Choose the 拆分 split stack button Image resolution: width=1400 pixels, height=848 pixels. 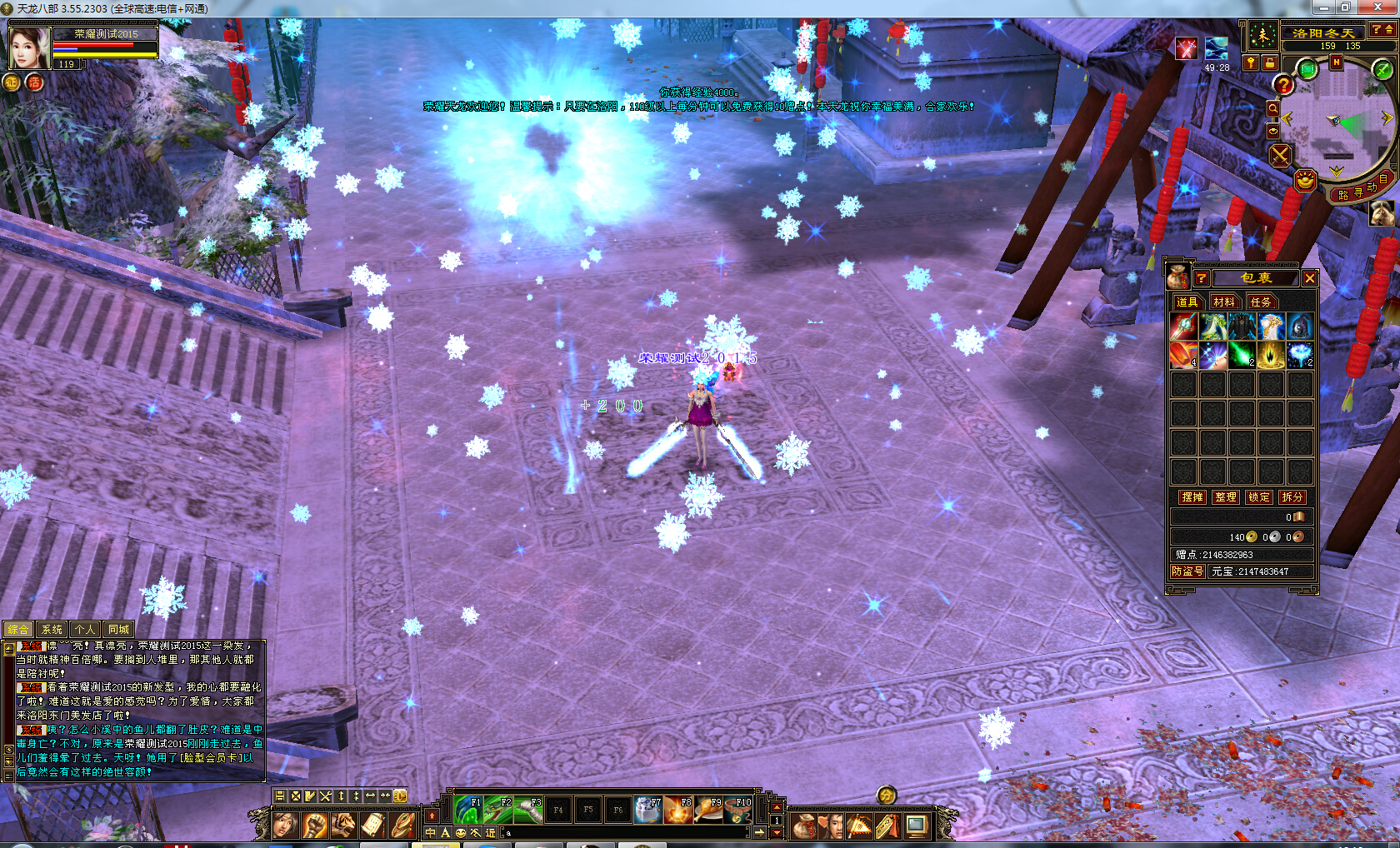coord(1292,496)
